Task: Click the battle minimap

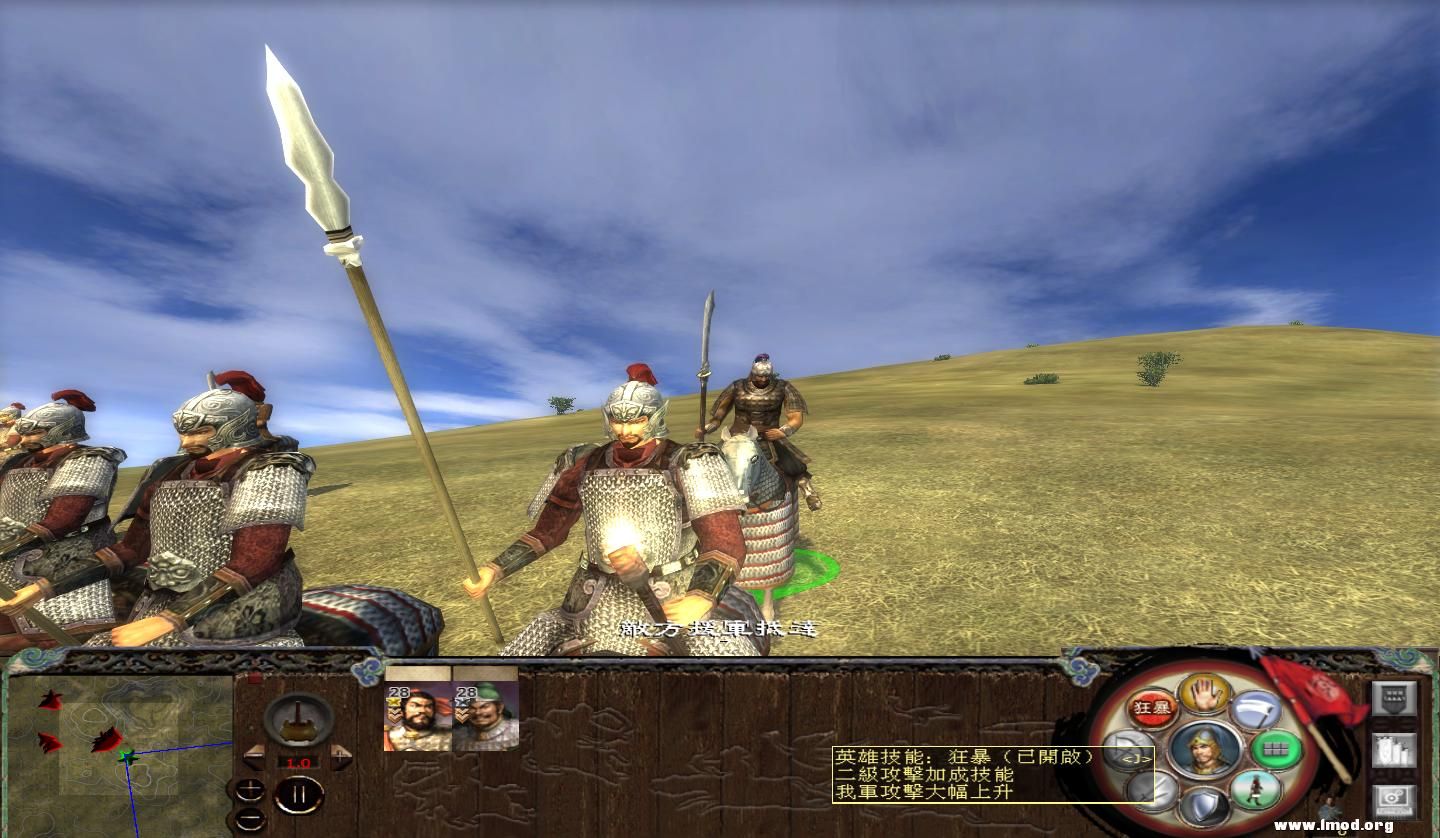Action: tap(120, 750)
